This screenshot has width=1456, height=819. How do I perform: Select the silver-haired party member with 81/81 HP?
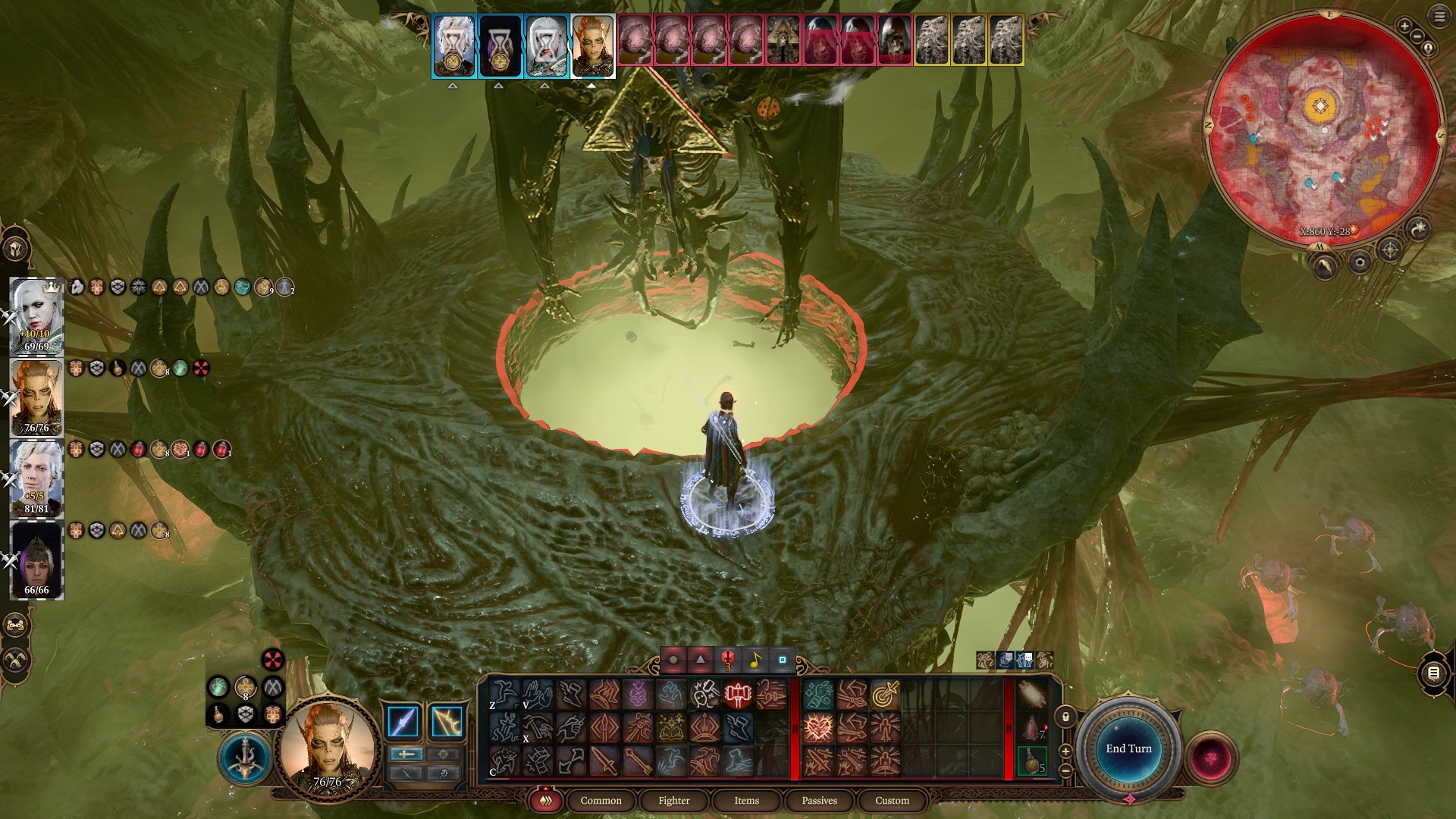pyautogui.click(x=36, y=478)
